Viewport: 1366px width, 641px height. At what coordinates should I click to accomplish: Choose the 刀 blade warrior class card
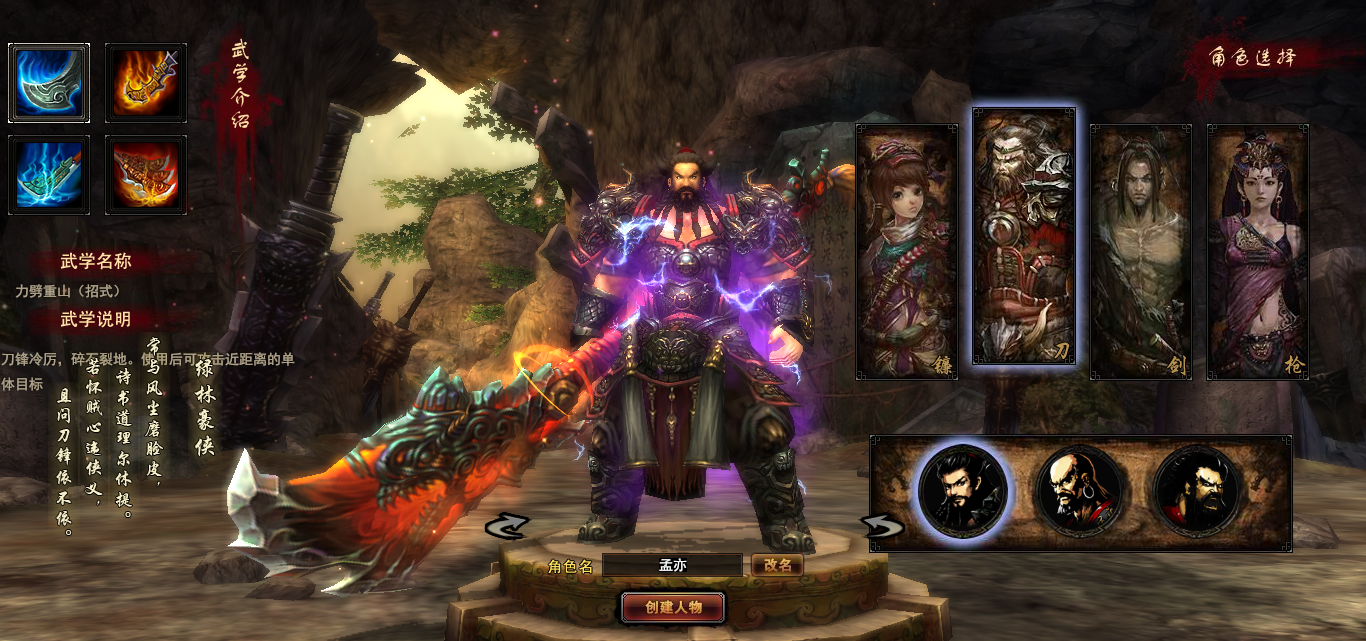coord(1024,236)
